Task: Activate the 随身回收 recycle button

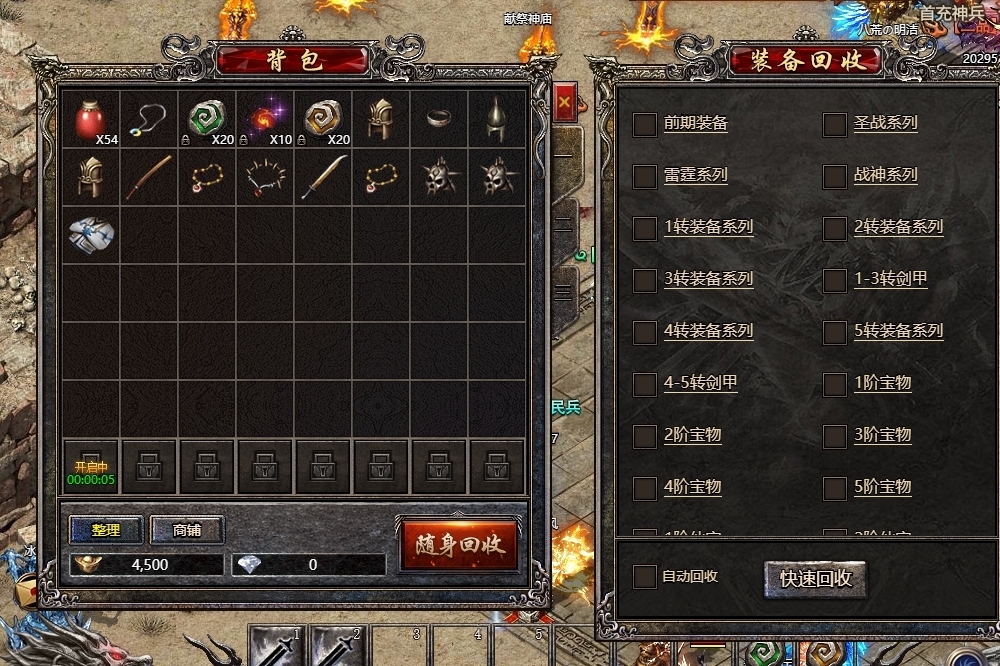Action: (459, 545)
